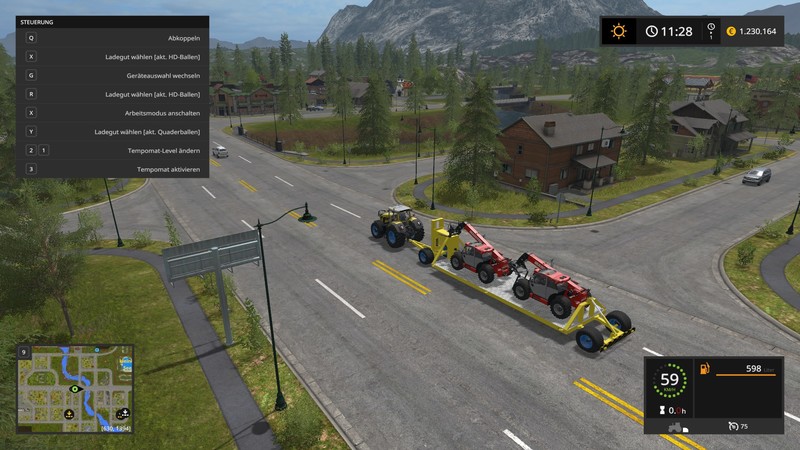Click the sun weather icon
Image resolution: width=800 pixels, height=450 pixels.
click(619, 31)
